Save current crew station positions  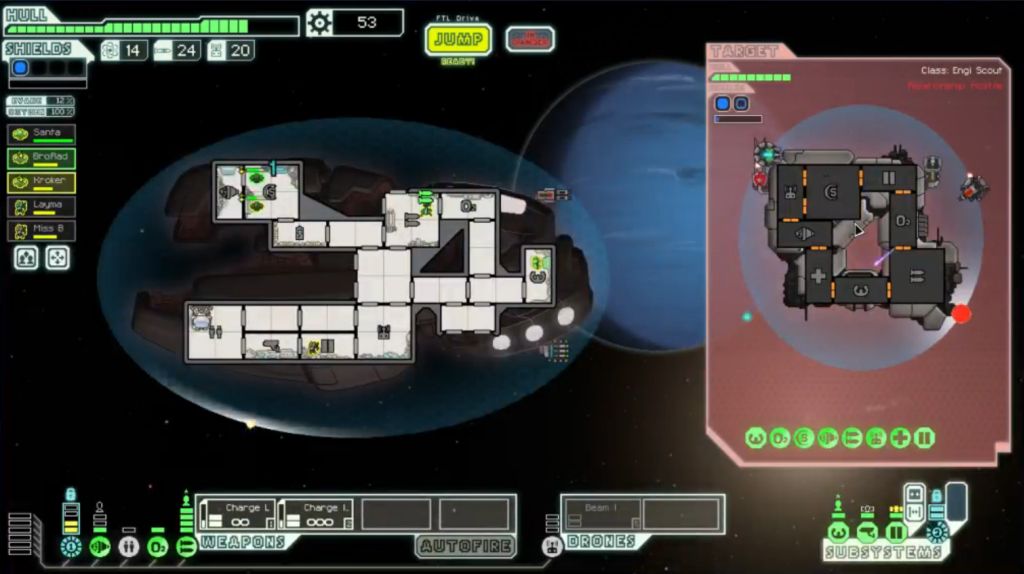coord(26,258)
